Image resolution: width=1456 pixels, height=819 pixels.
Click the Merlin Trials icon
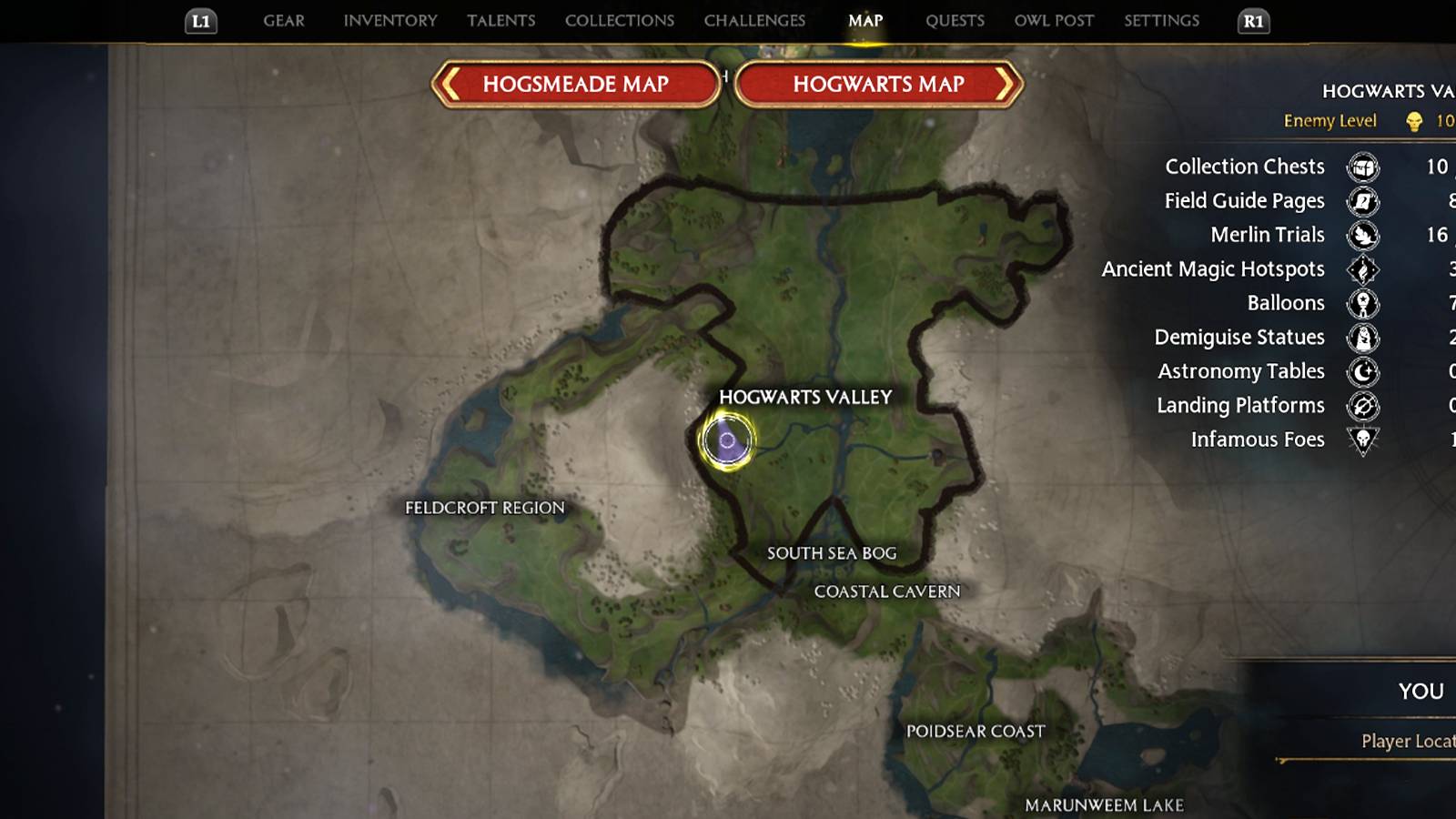point(1360,235)
